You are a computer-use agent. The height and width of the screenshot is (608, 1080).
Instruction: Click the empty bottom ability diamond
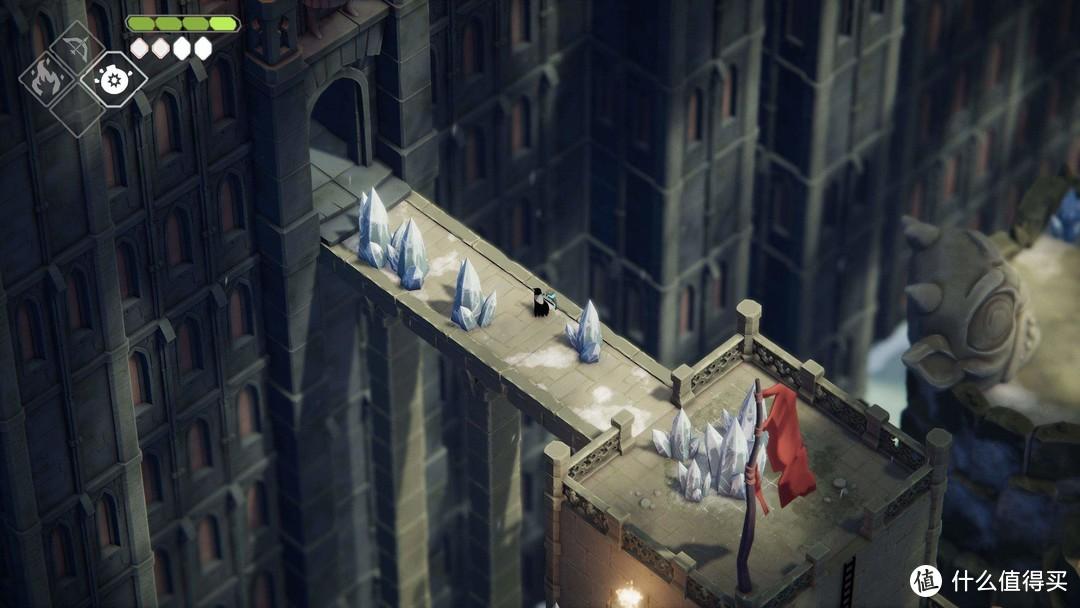tap(77, 112)
